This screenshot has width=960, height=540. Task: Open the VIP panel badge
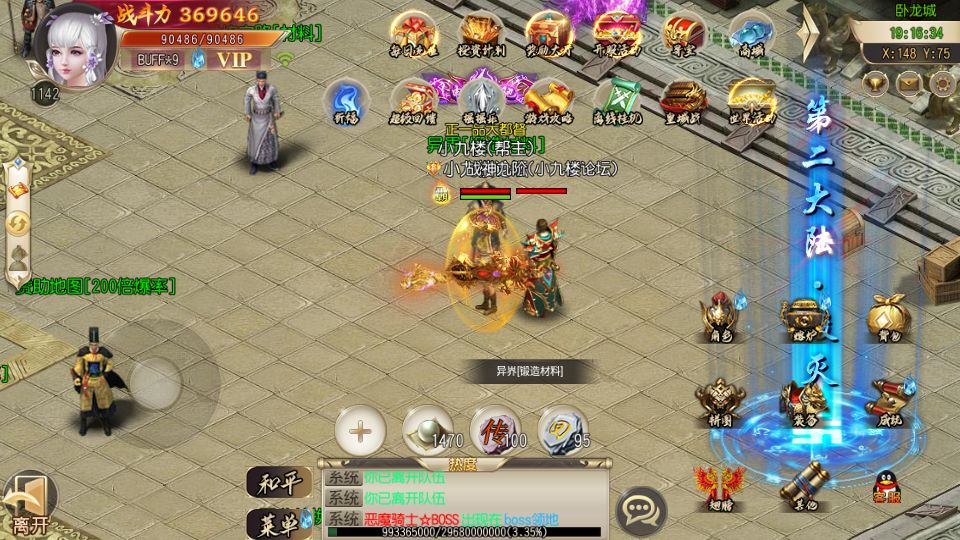tap(235, 59)
